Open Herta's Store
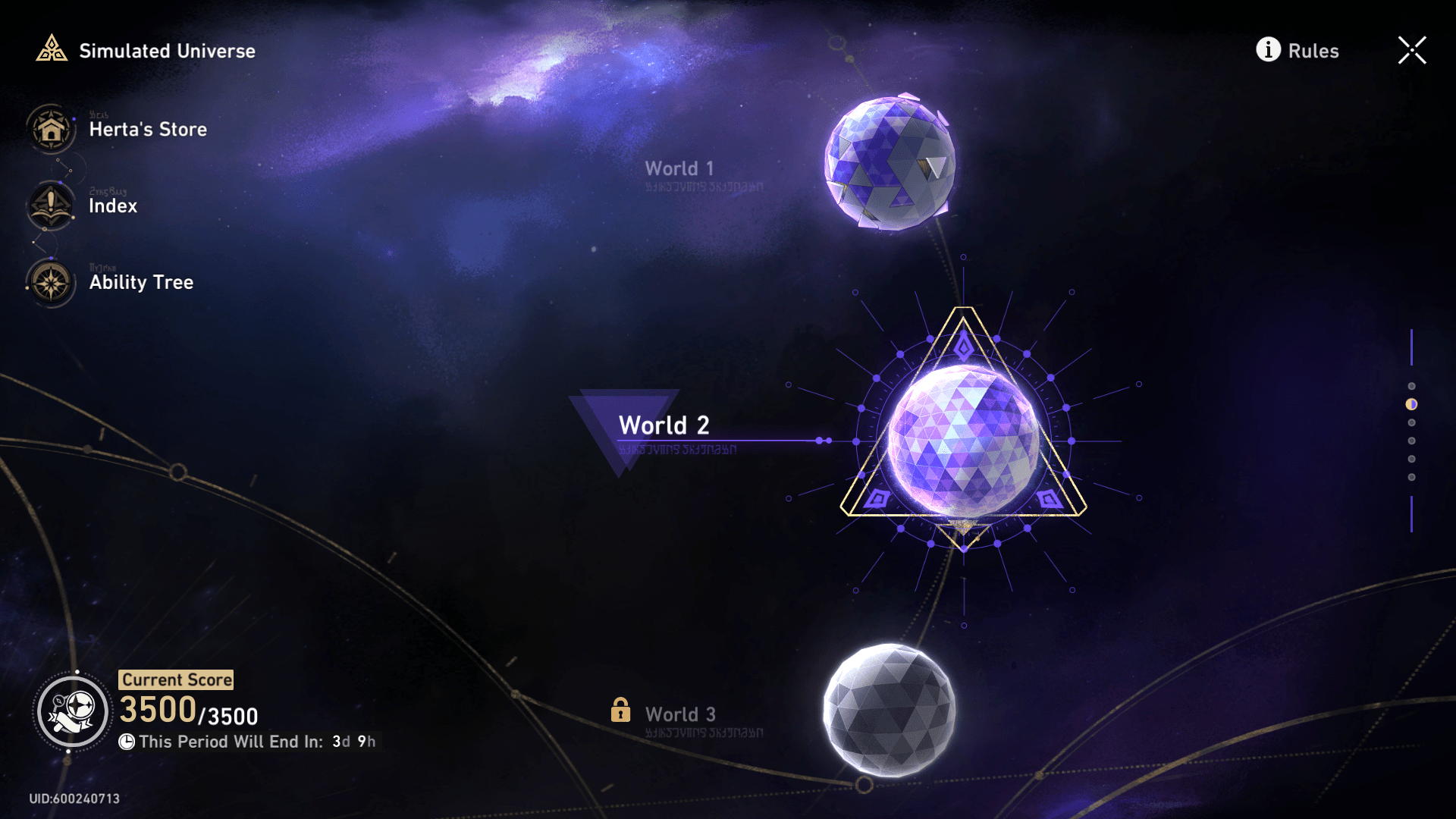Viewport: 1456px width, 819px height. (x=50, y=129)
